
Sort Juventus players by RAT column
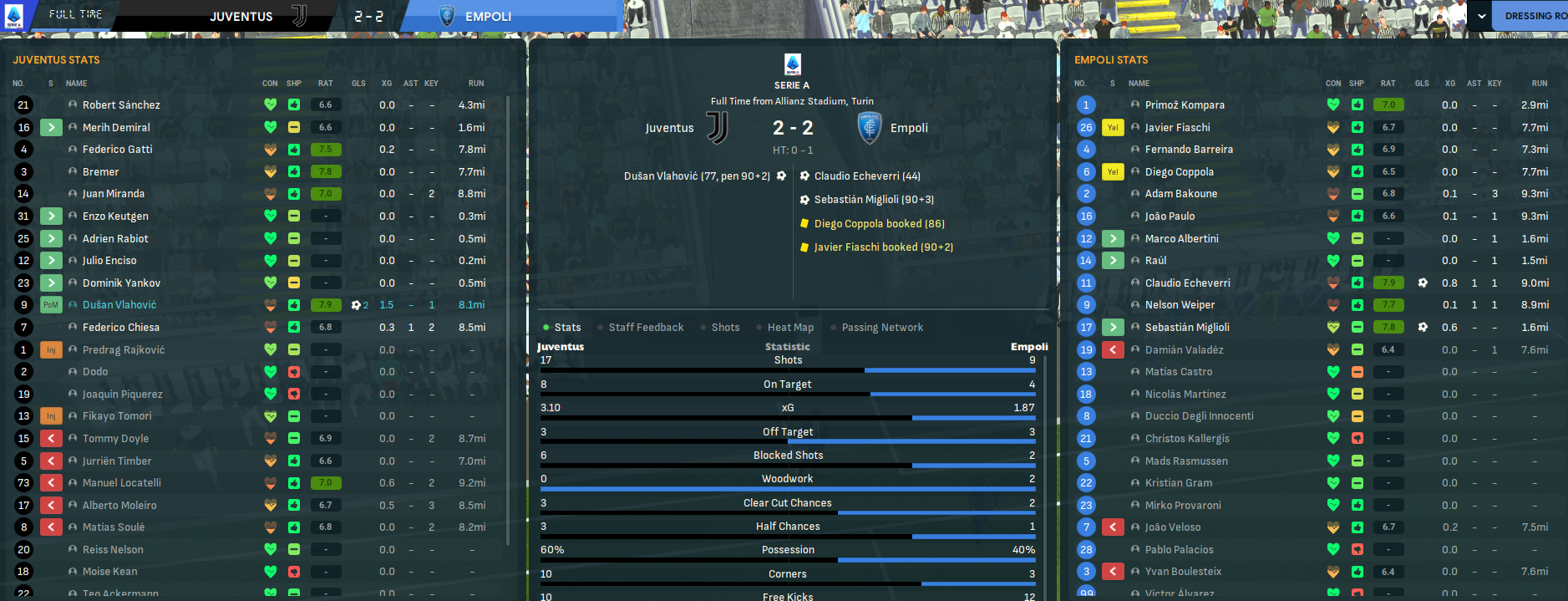point(325,84)
